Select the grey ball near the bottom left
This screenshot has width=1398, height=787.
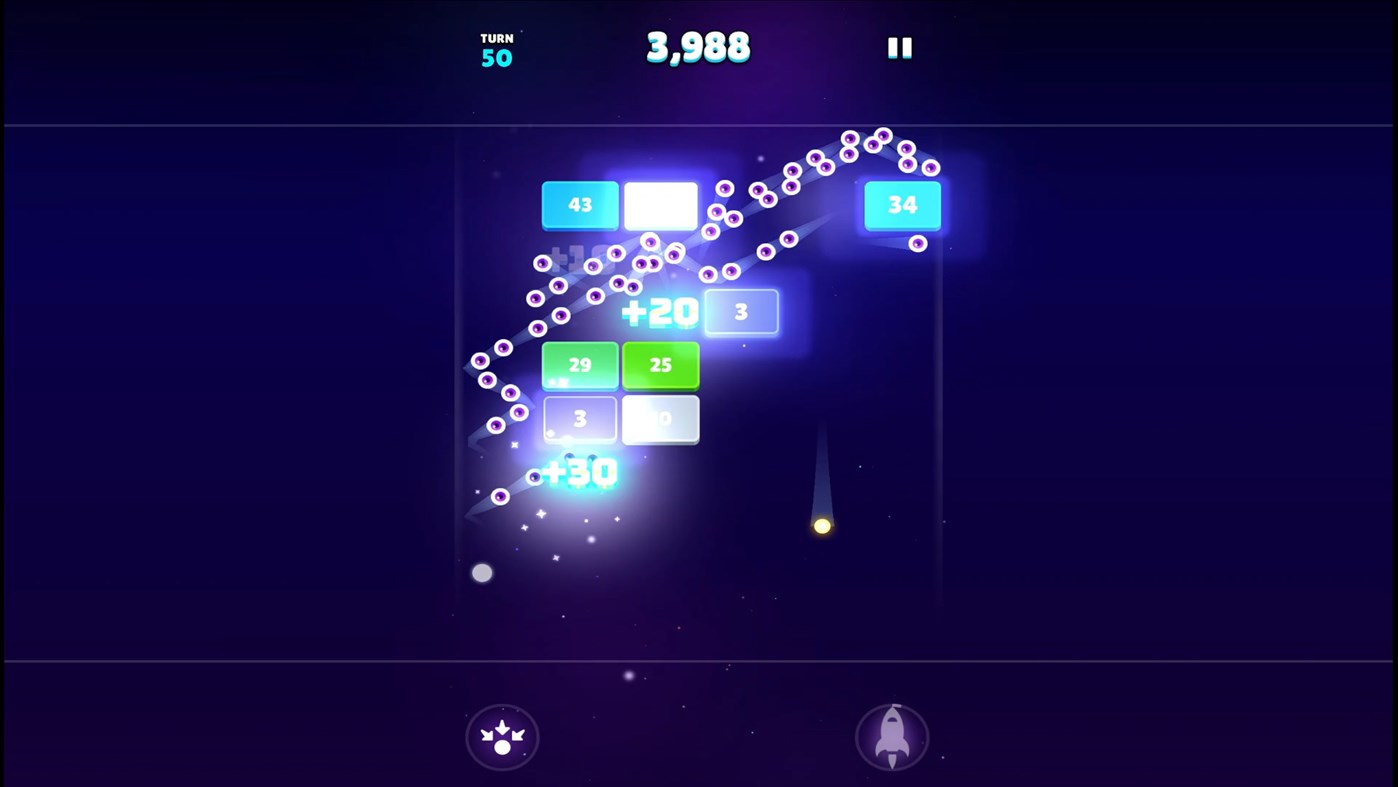click(483, 572)
